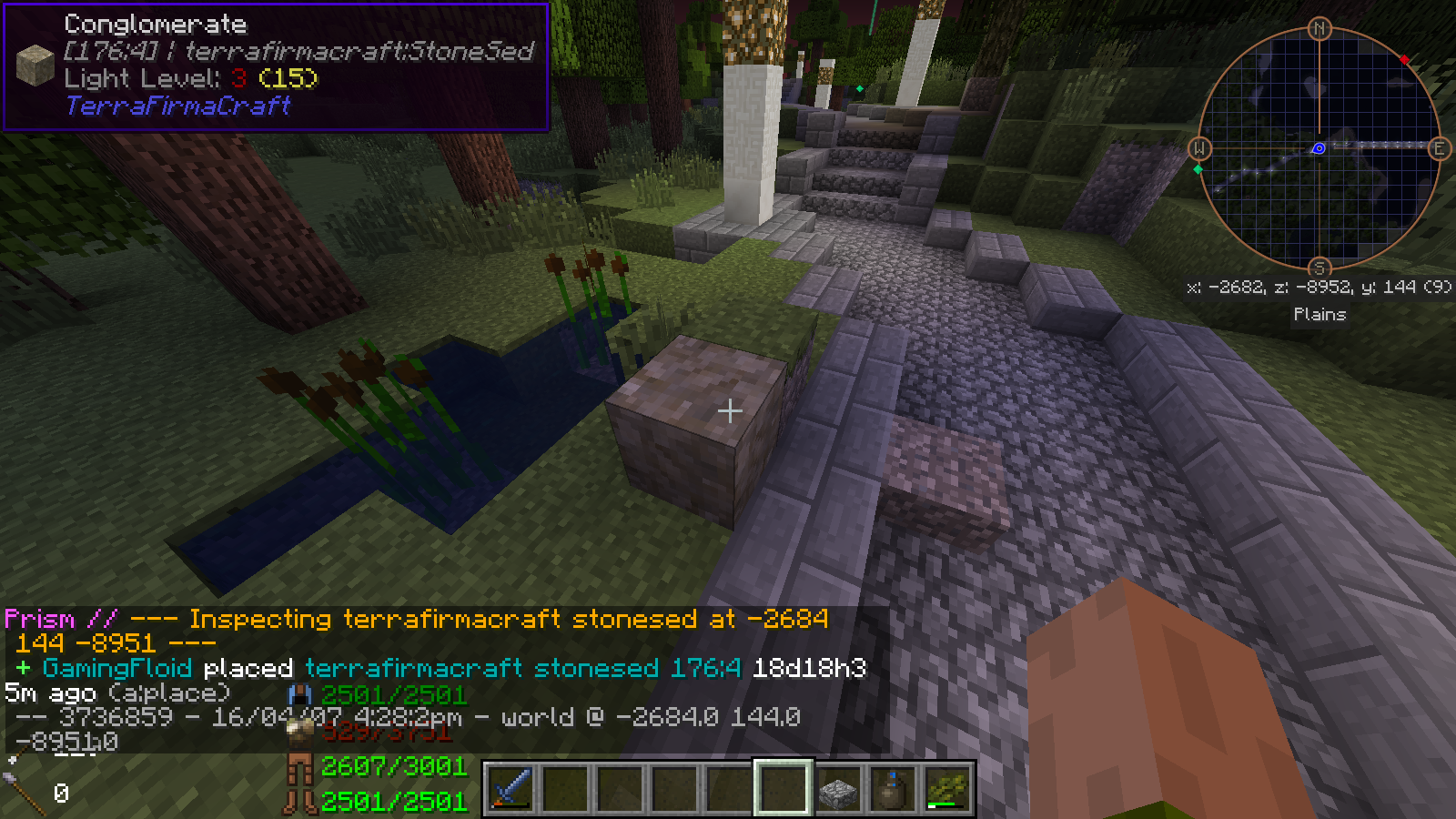1456x819 pixels.
Task: Click the E compass marker on minimap
Action: click(1440, 148)
